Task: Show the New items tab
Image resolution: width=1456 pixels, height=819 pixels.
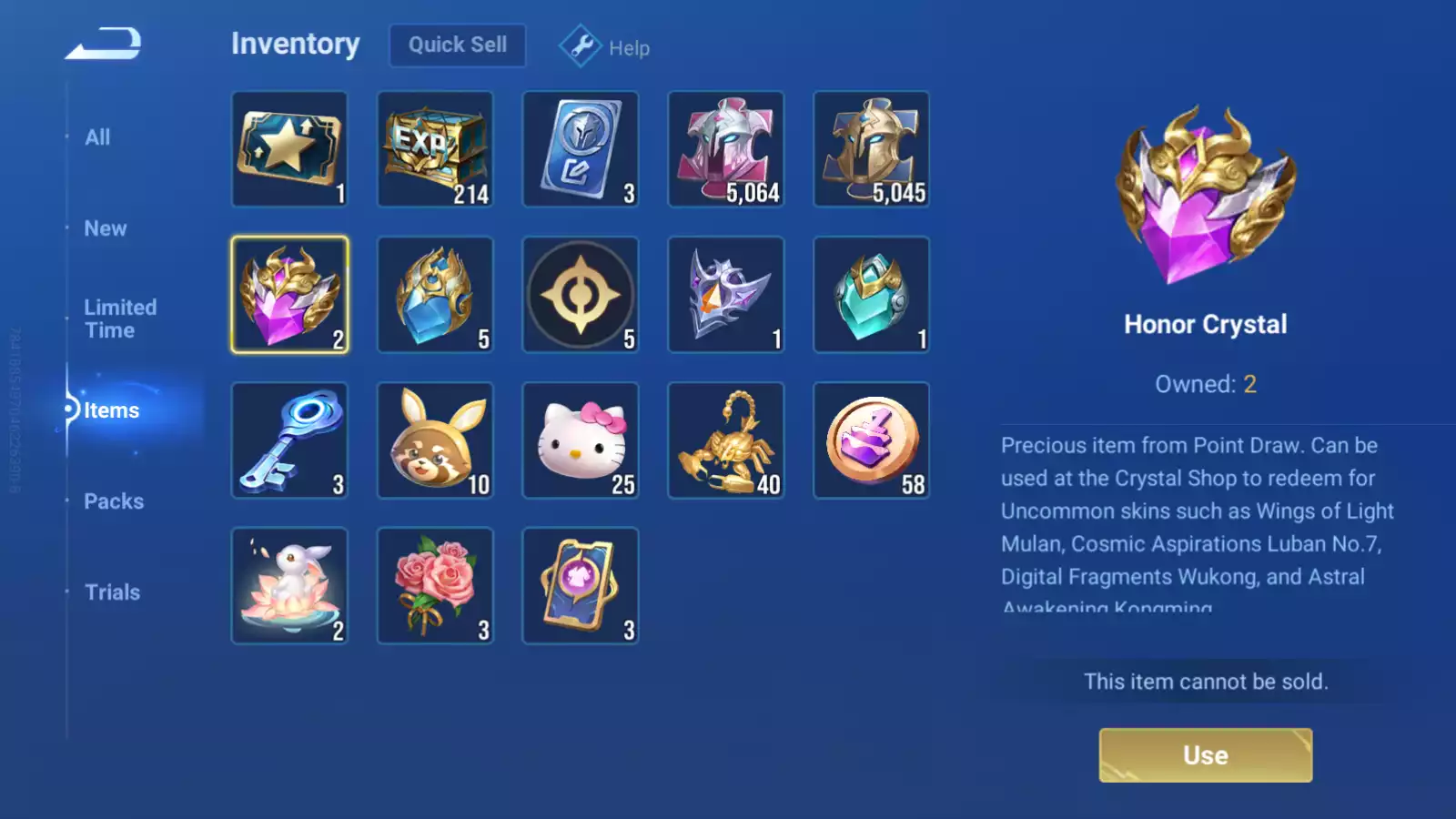Action: tap(106, 228)
